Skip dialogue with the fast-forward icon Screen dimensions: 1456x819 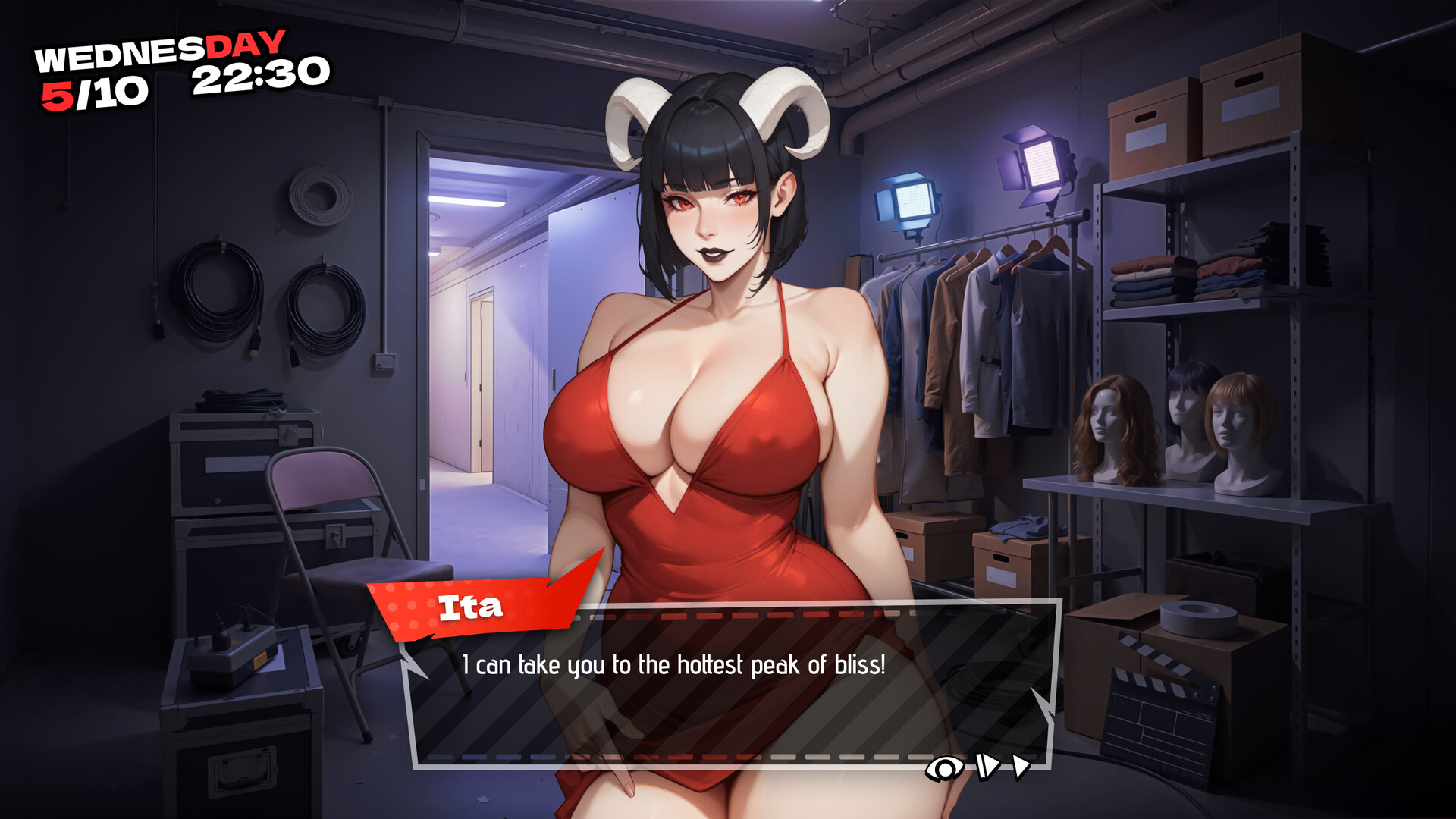987,767
